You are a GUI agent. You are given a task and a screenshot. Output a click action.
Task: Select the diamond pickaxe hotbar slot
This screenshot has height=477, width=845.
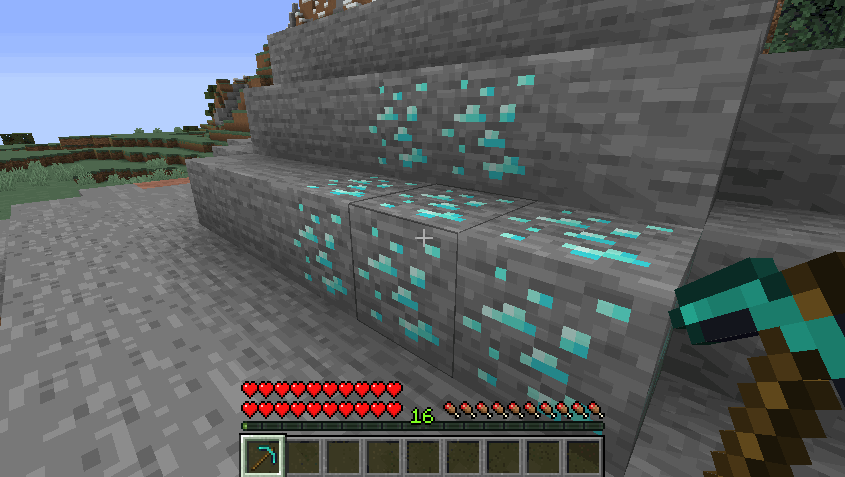(264, 456)
